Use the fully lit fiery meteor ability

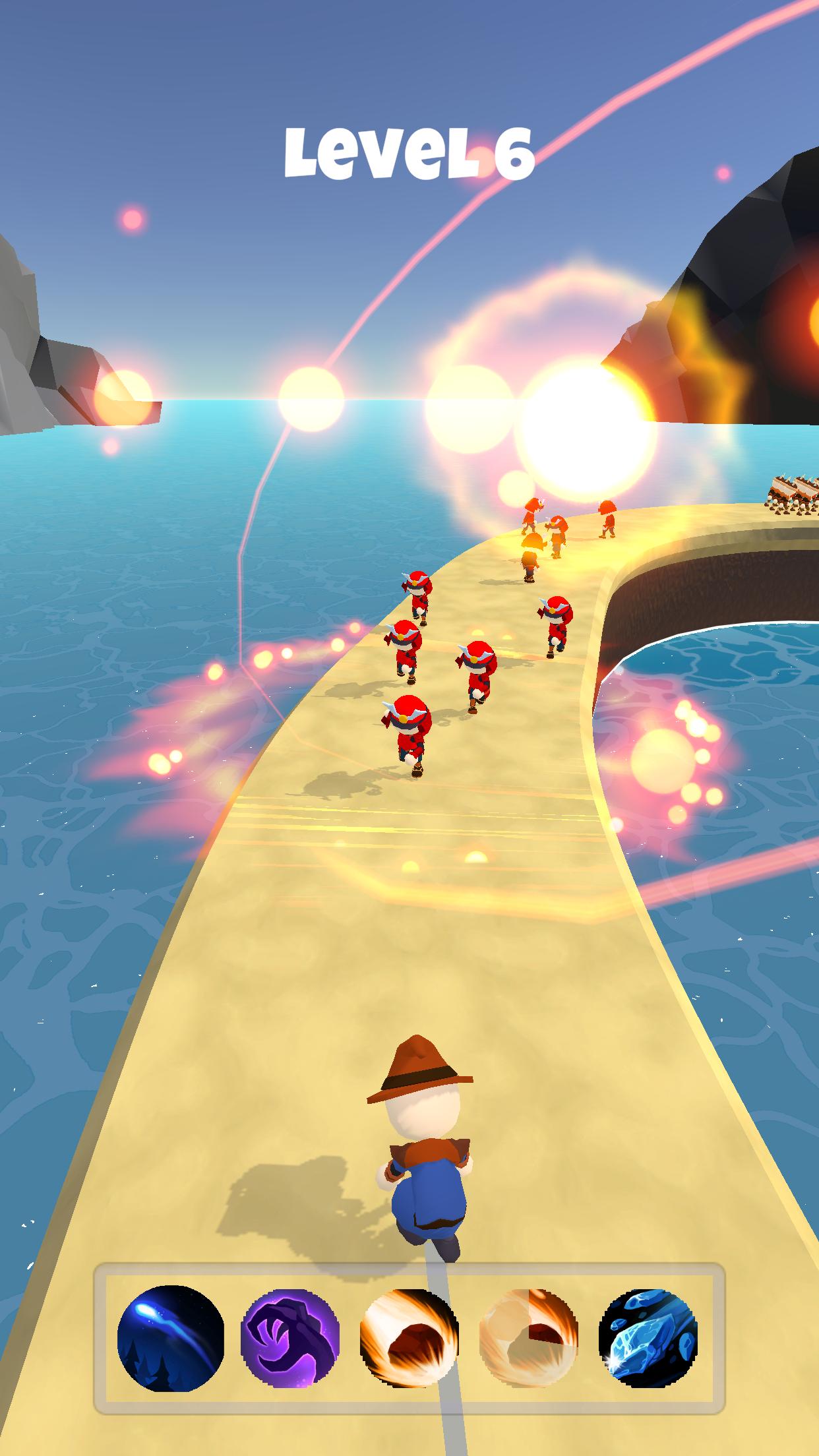409,1339
